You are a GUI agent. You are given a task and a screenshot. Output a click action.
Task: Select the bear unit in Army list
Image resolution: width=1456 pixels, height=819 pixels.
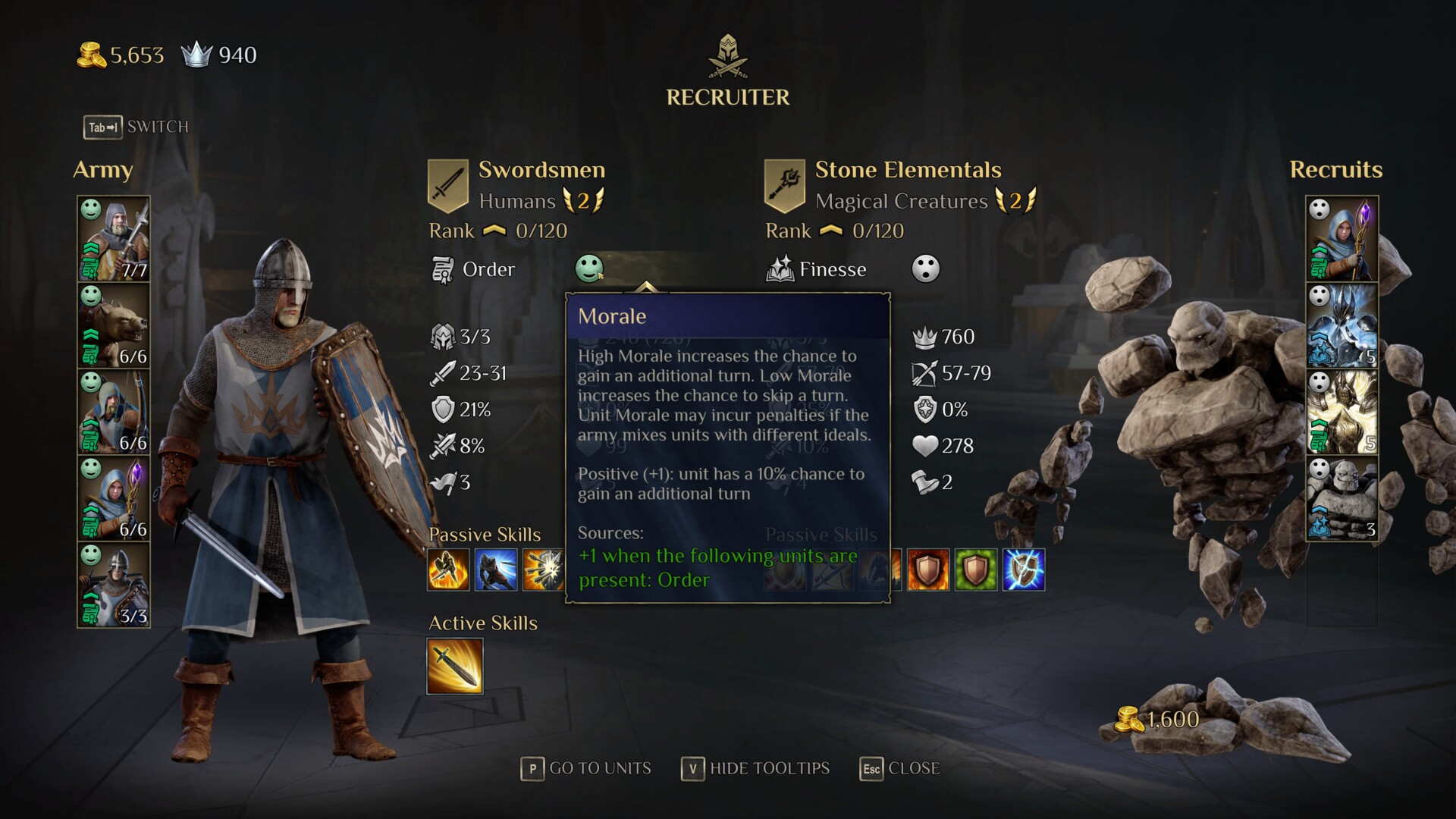point(114,326)
